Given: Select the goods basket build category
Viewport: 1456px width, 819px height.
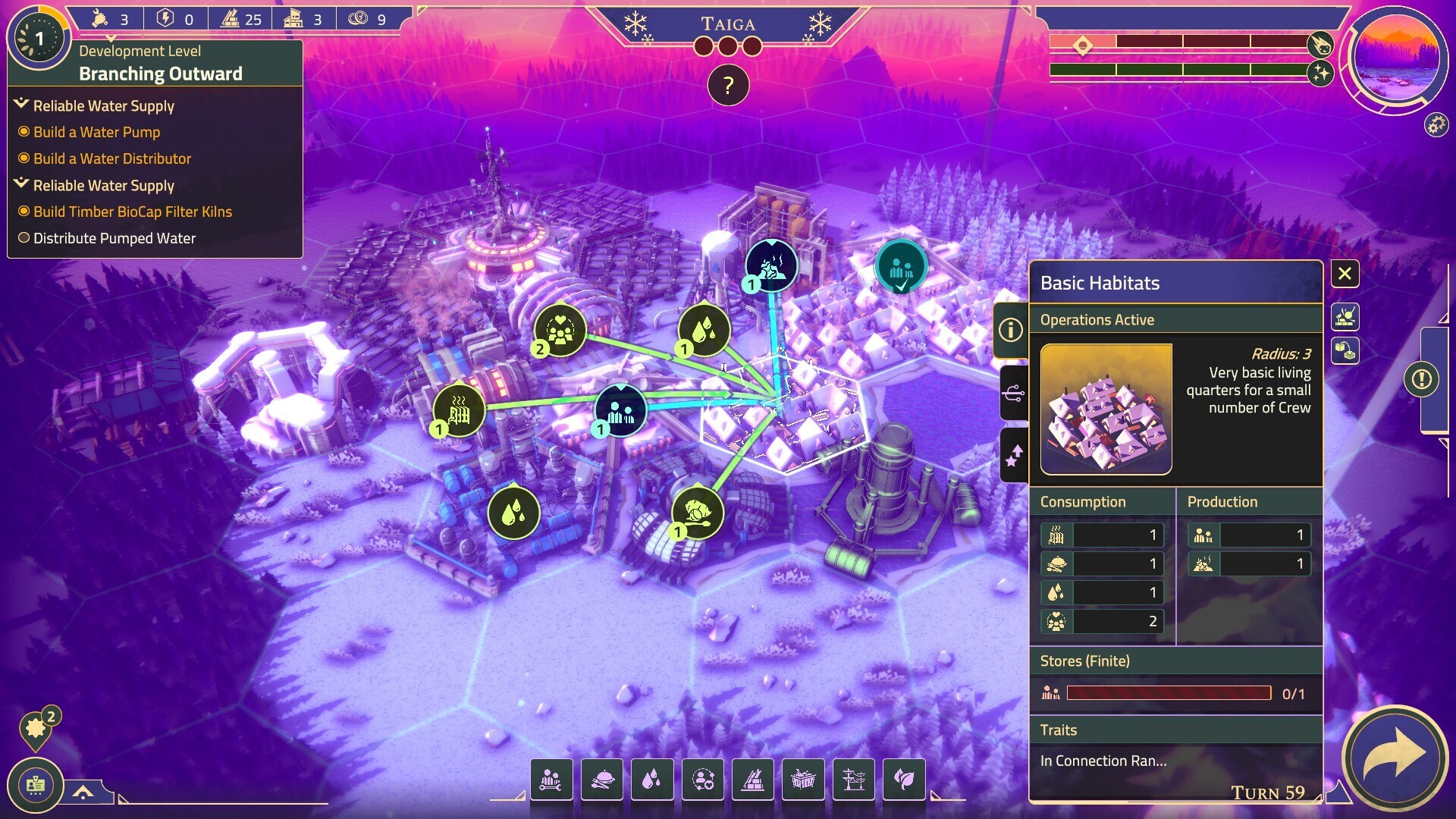Looking at the screenshot, I should click(803, 779).
